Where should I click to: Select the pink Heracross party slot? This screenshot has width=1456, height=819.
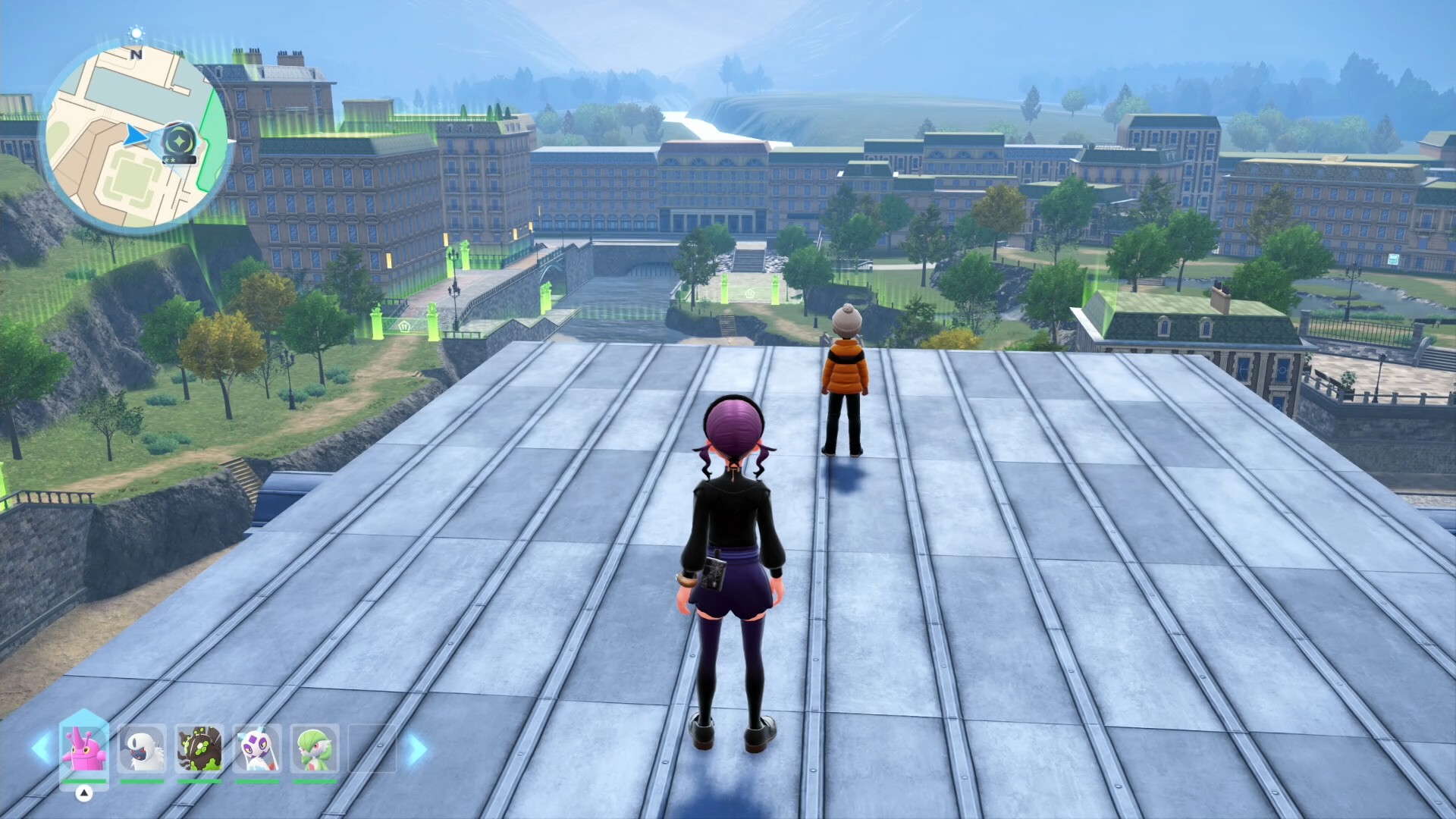[x=84, y=748]
